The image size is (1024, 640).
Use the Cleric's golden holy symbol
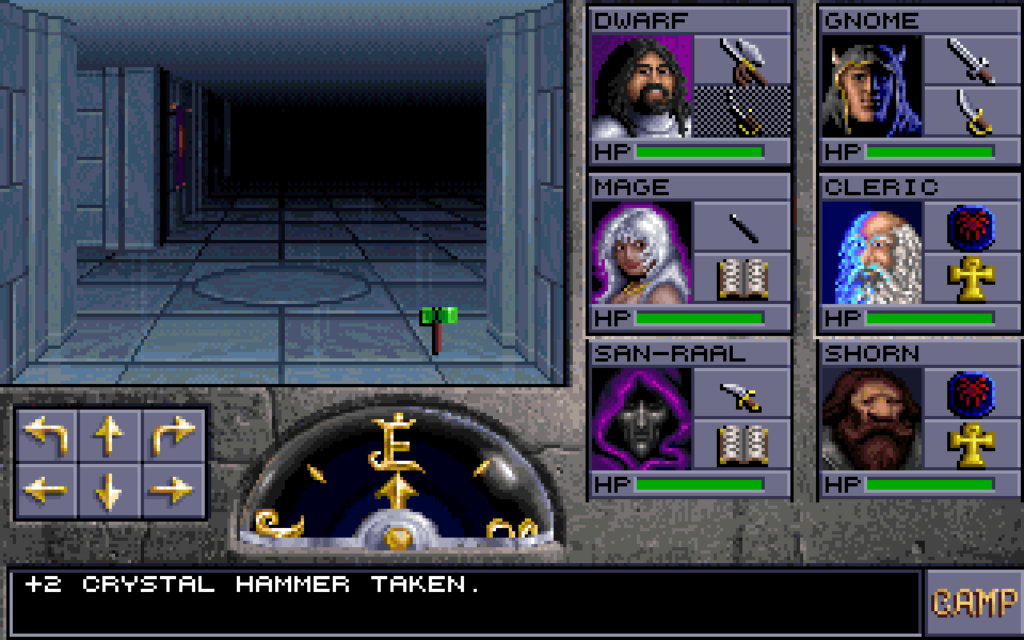click(x=971, y=279)
